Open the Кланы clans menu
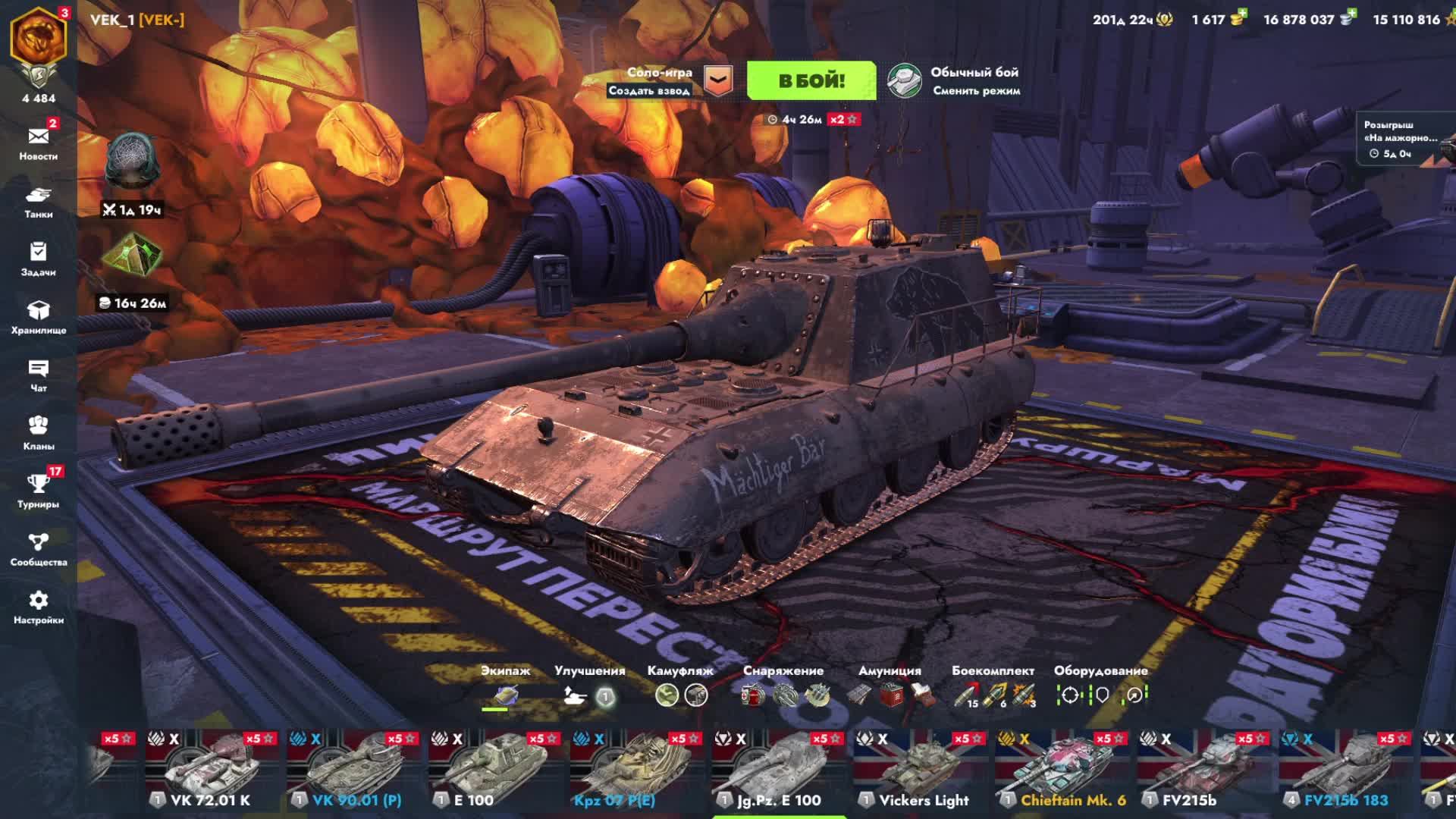 38,432
